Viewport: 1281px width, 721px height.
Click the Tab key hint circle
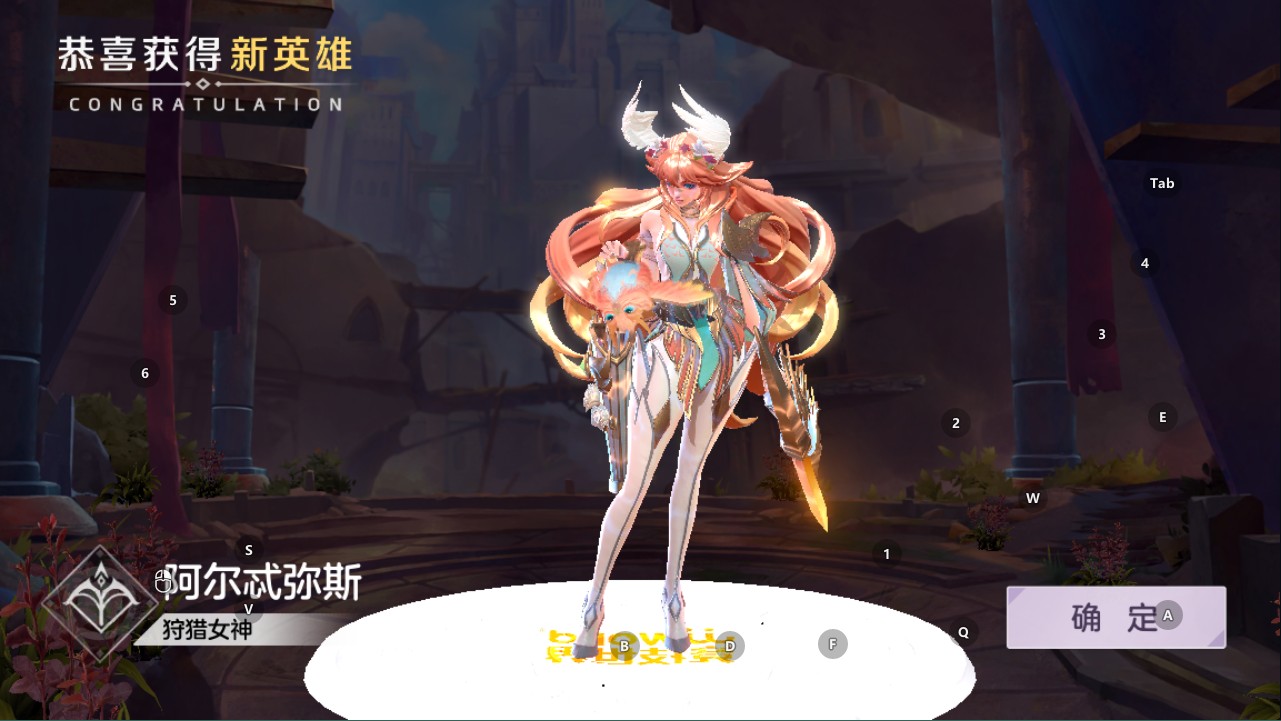pos(1160,183)
